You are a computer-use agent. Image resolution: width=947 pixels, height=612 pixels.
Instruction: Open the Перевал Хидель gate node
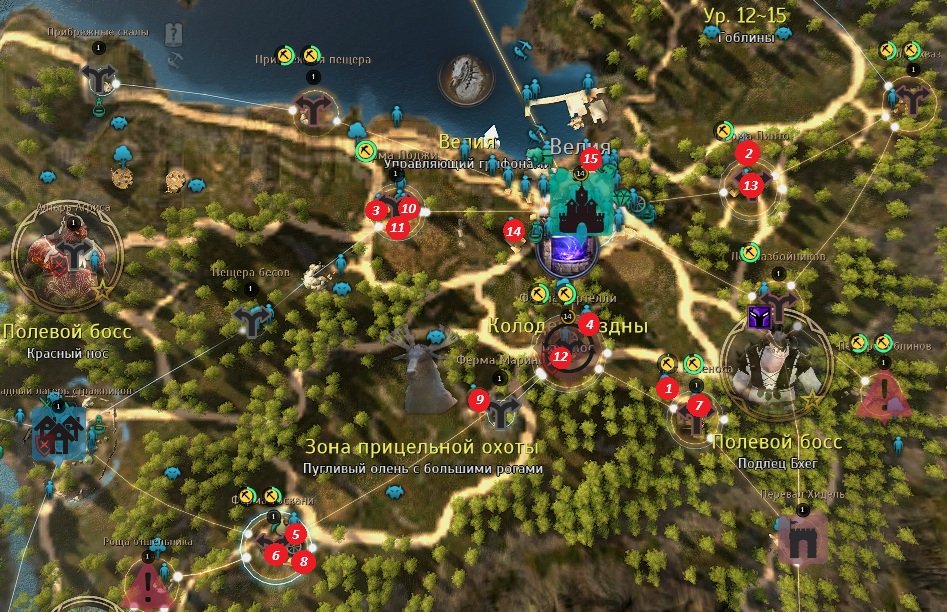[801, 540]
